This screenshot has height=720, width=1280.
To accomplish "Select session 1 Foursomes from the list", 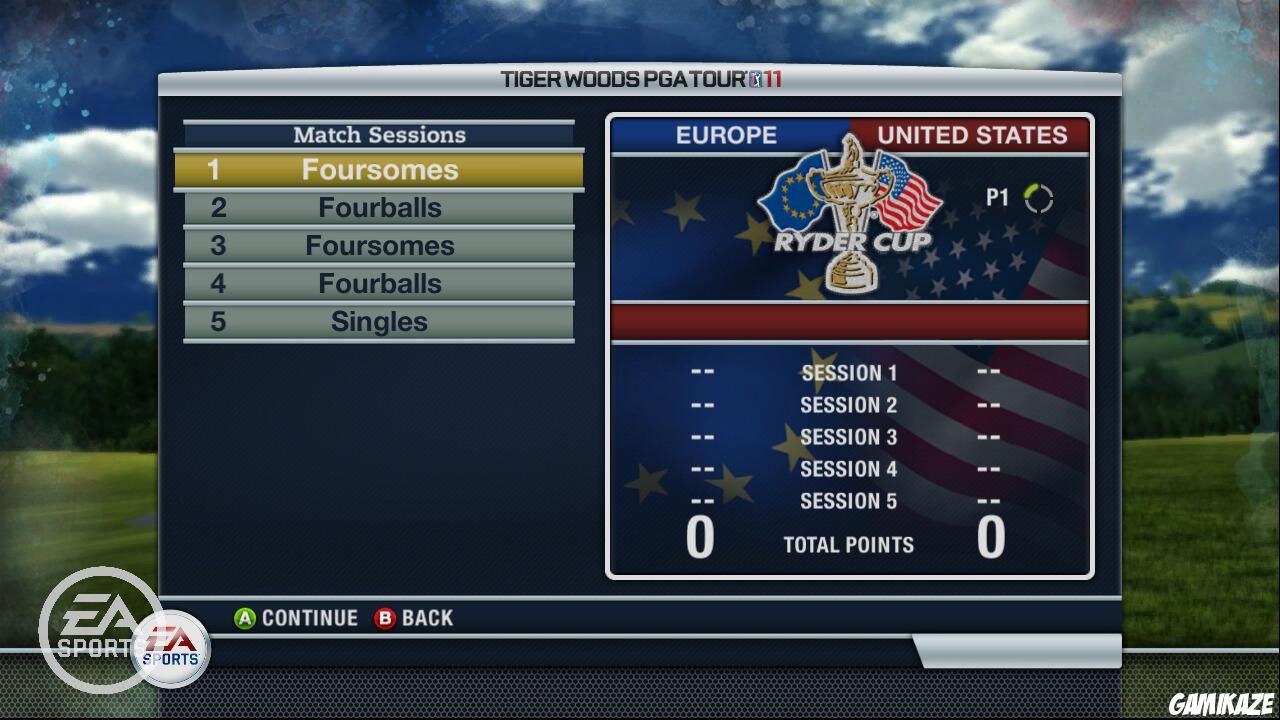I will [x=380, y=169].
